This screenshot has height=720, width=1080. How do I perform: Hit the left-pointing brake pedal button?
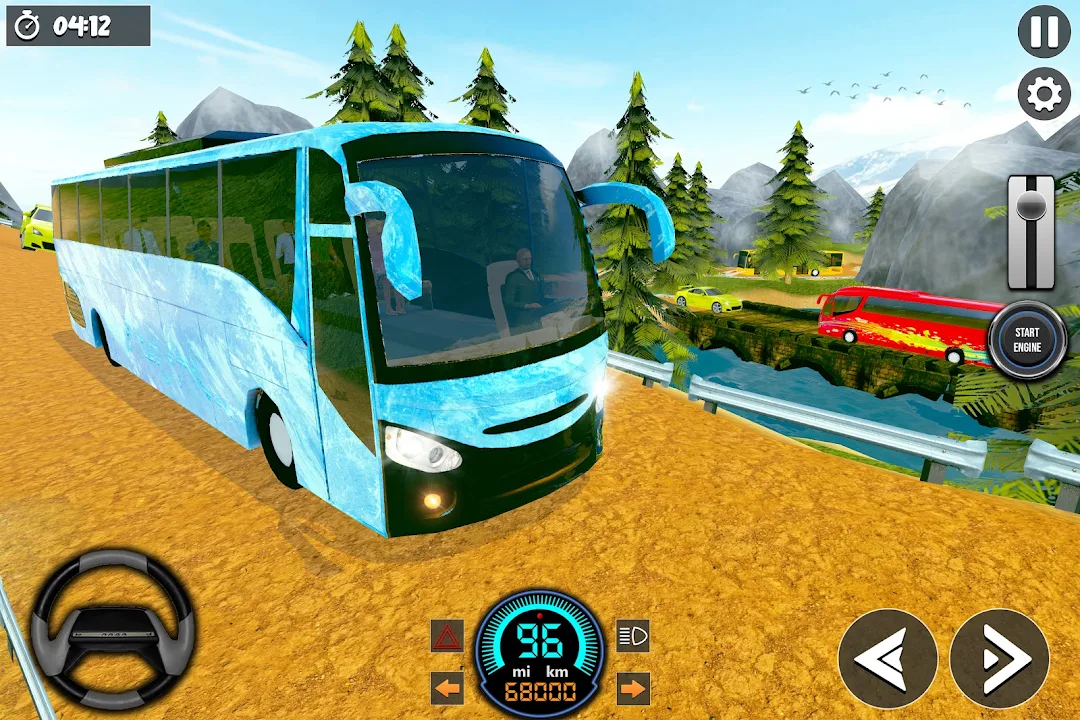888,659
